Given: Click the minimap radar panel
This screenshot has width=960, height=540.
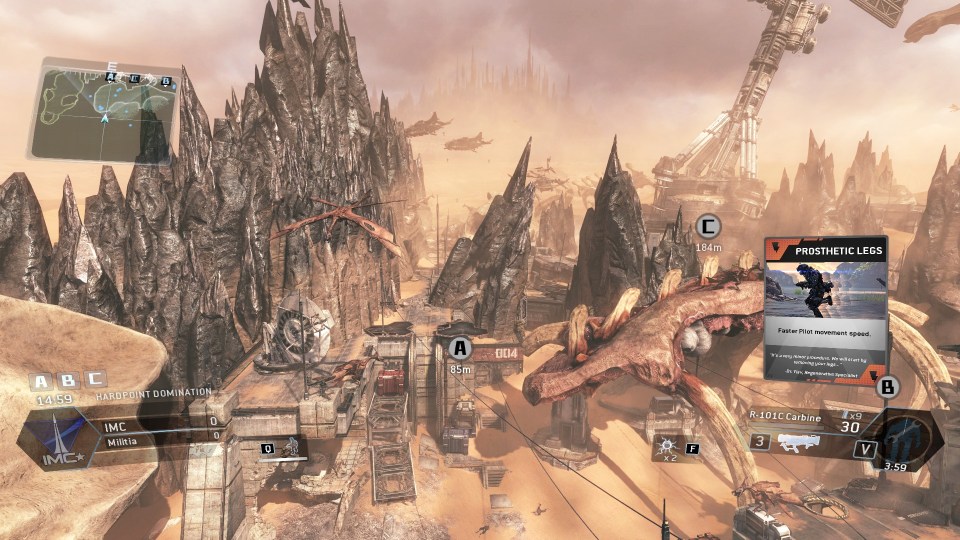Looking at the screenshot, I should (x=105, y=110).
